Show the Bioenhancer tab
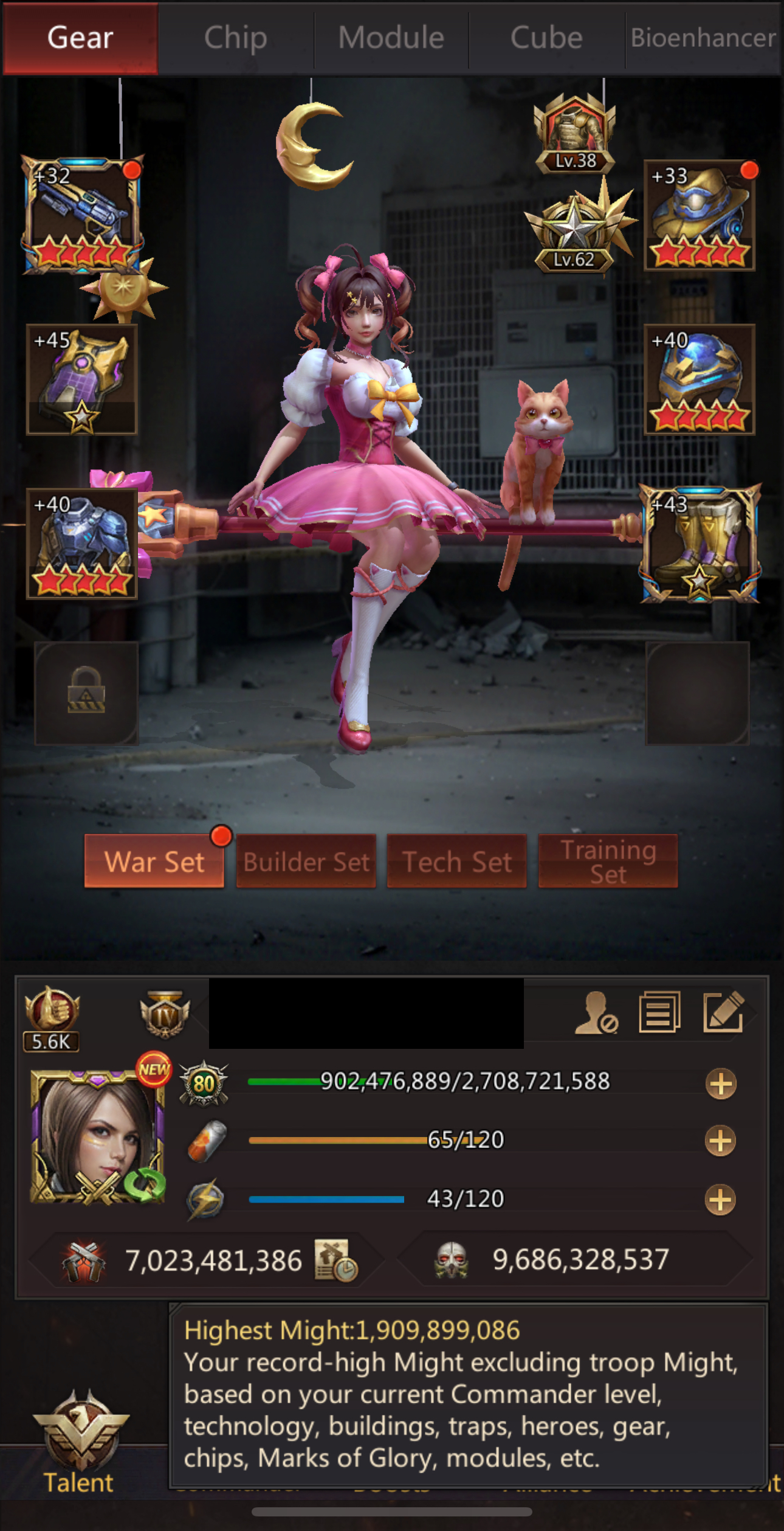 pyautogui.click(x=703, y=38)
